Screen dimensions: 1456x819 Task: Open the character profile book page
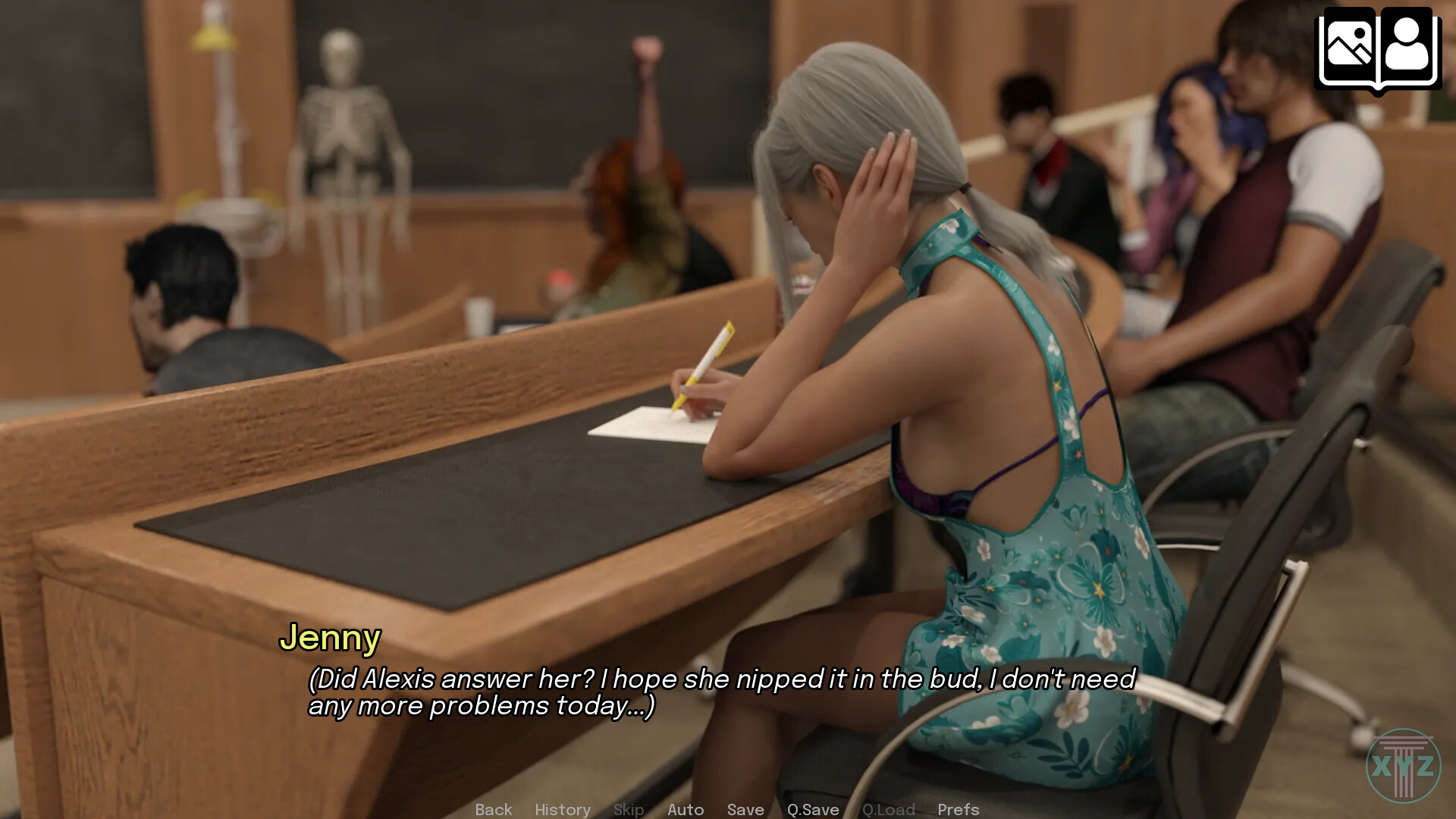tap(1408, 47)
